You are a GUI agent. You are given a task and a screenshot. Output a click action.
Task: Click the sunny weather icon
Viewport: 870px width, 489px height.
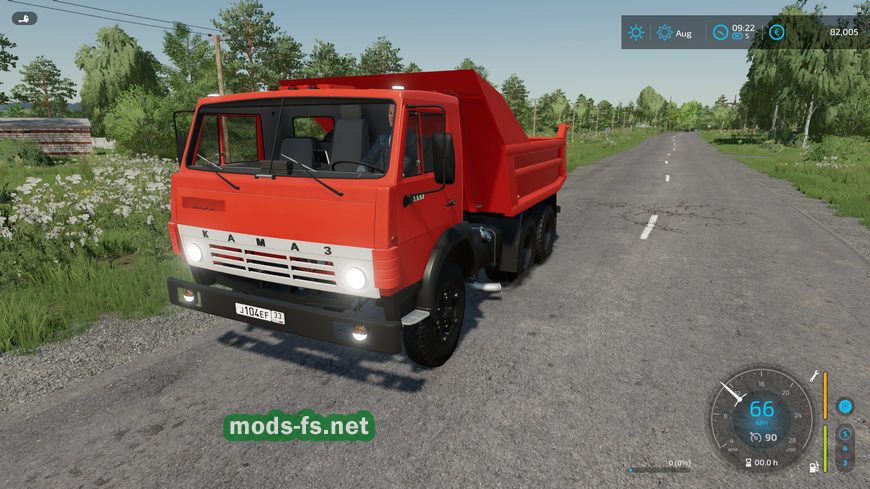pyautogui.click(x=636, y=32)
